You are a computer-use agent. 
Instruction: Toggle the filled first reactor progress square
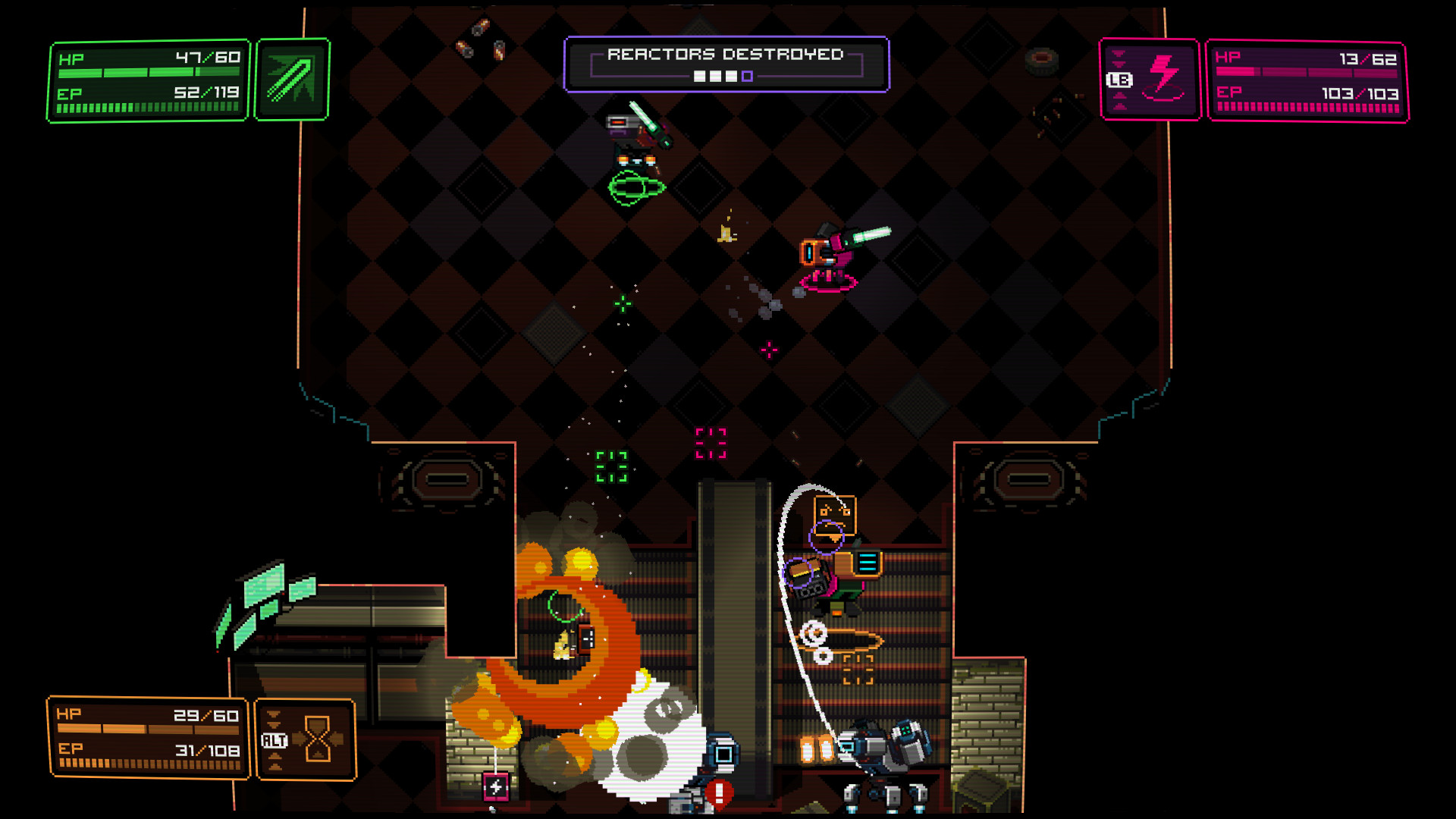(x=699, y=76)
